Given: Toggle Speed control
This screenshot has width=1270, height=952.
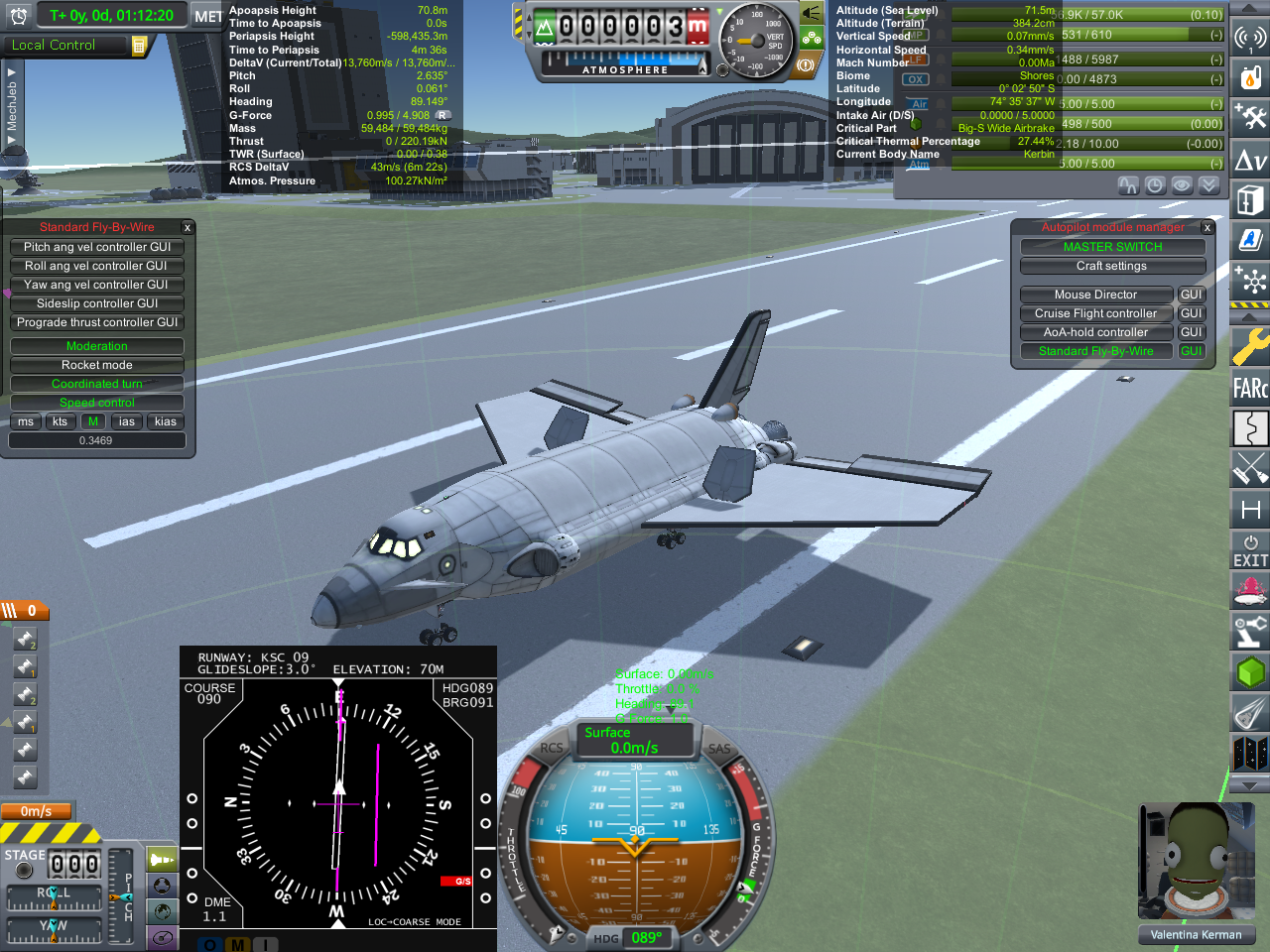Looking at the screenshot, I should tap(97, 403).
